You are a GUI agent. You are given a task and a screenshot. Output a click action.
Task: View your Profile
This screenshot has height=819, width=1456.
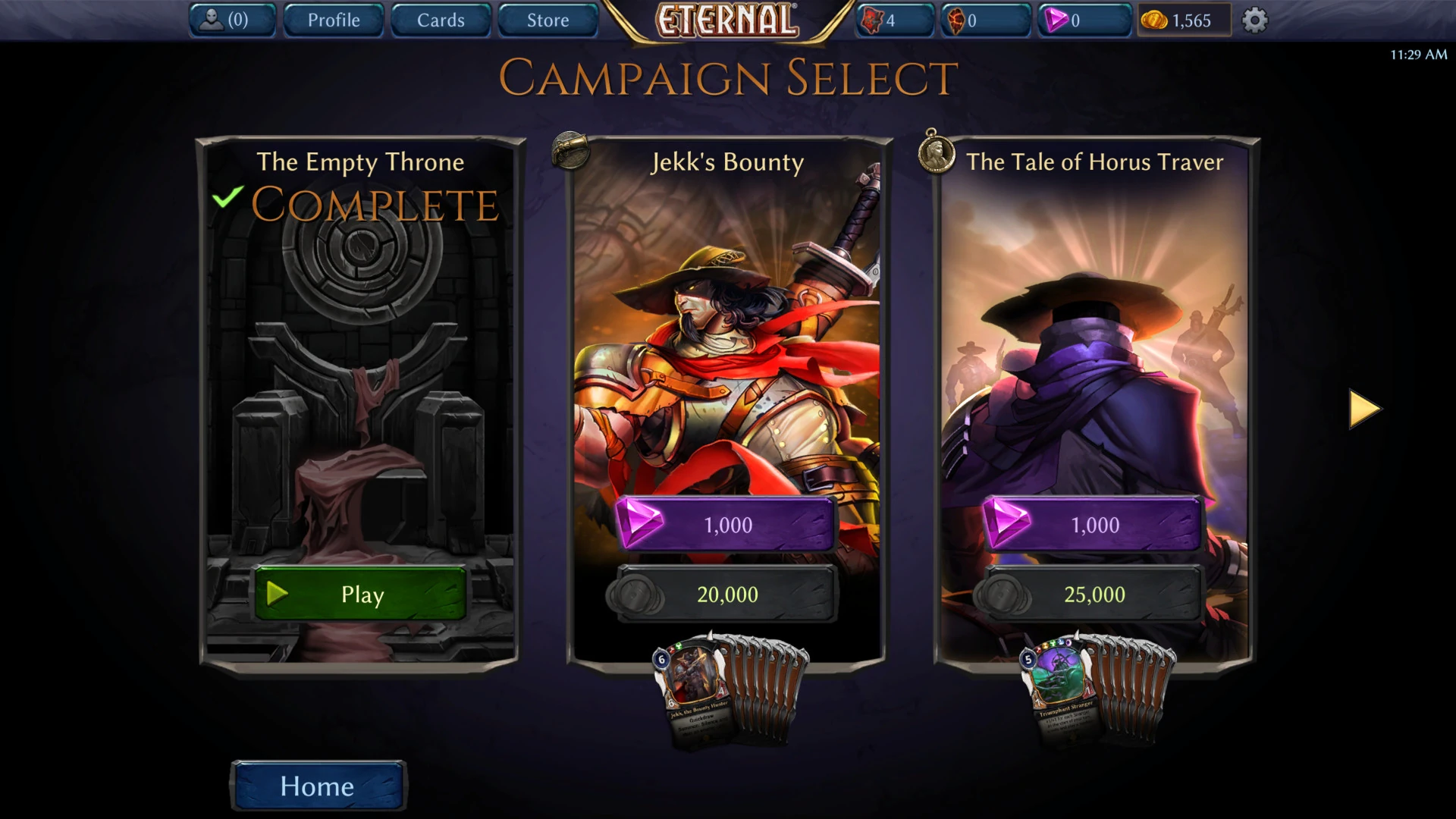333,20
